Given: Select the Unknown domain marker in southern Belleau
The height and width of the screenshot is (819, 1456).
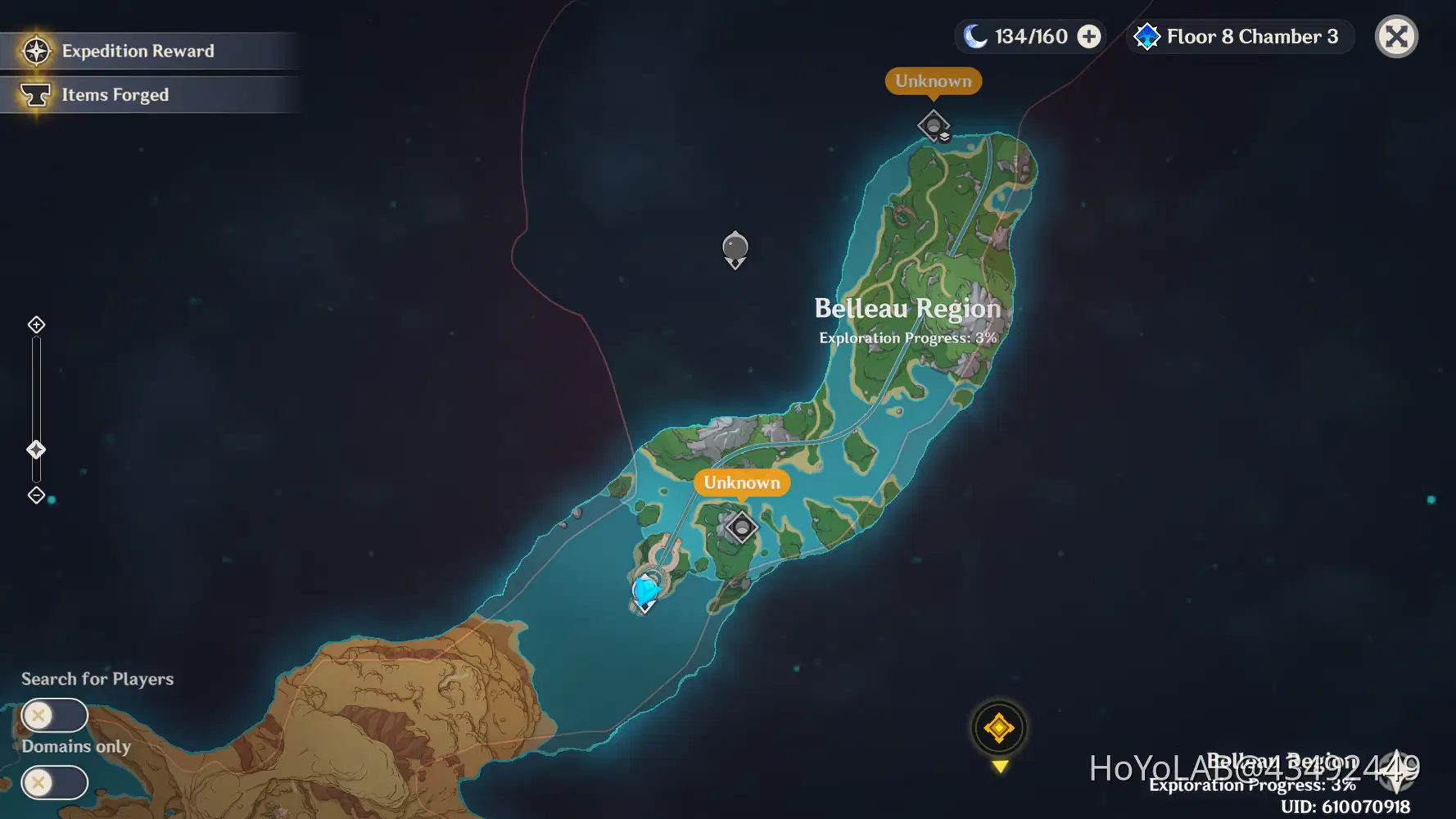Looking at the screenshot, I should (x=740, y=527).
